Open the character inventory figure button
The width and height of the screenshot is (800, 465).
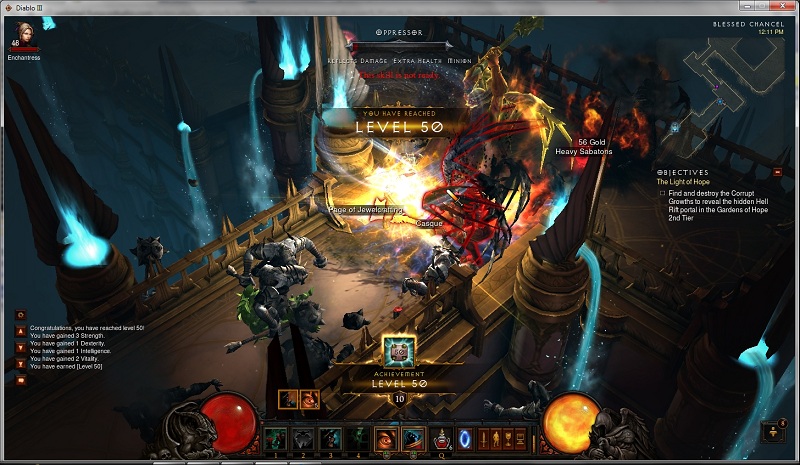(497, 438)
